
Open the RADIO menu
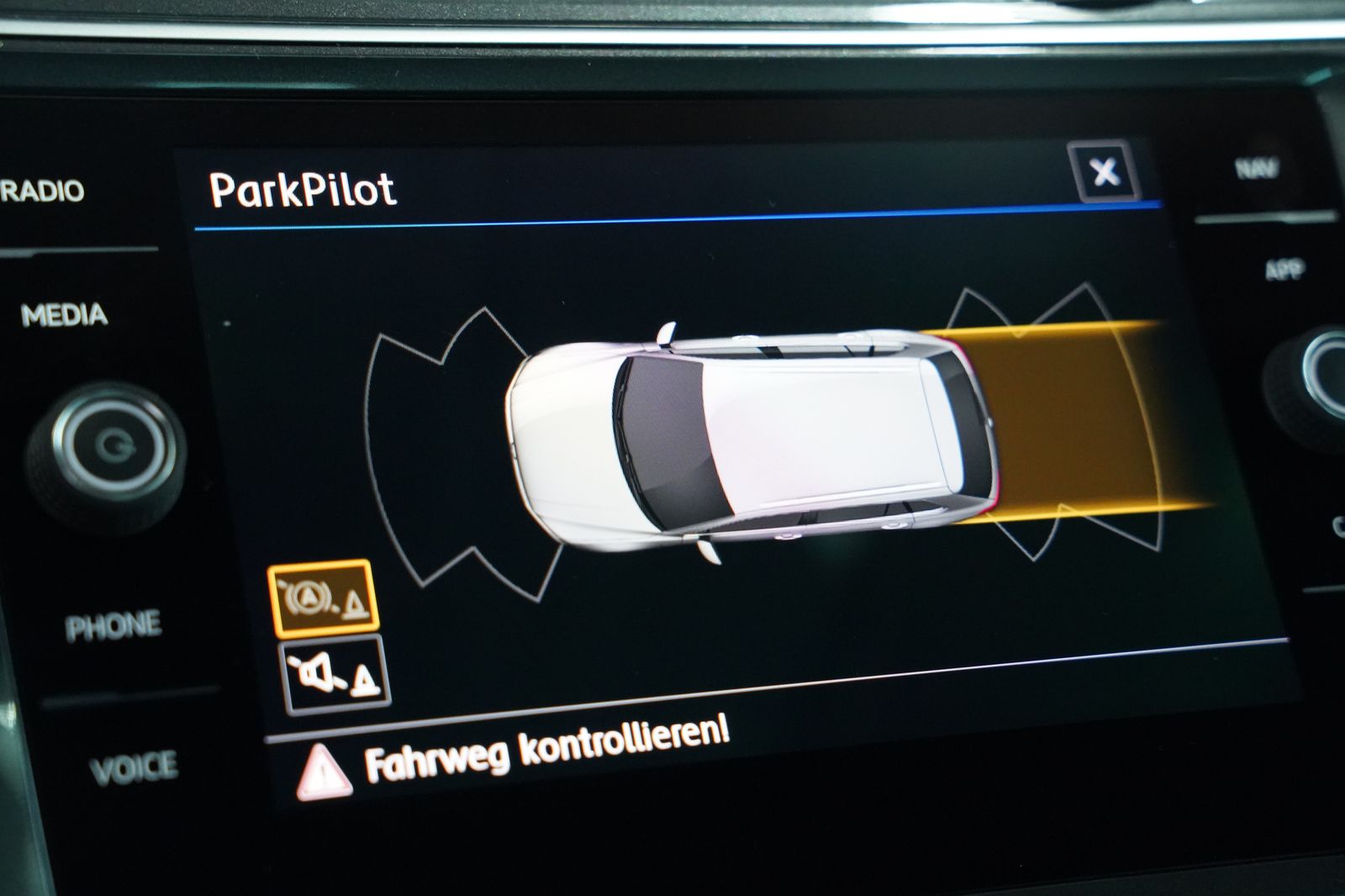44,192
